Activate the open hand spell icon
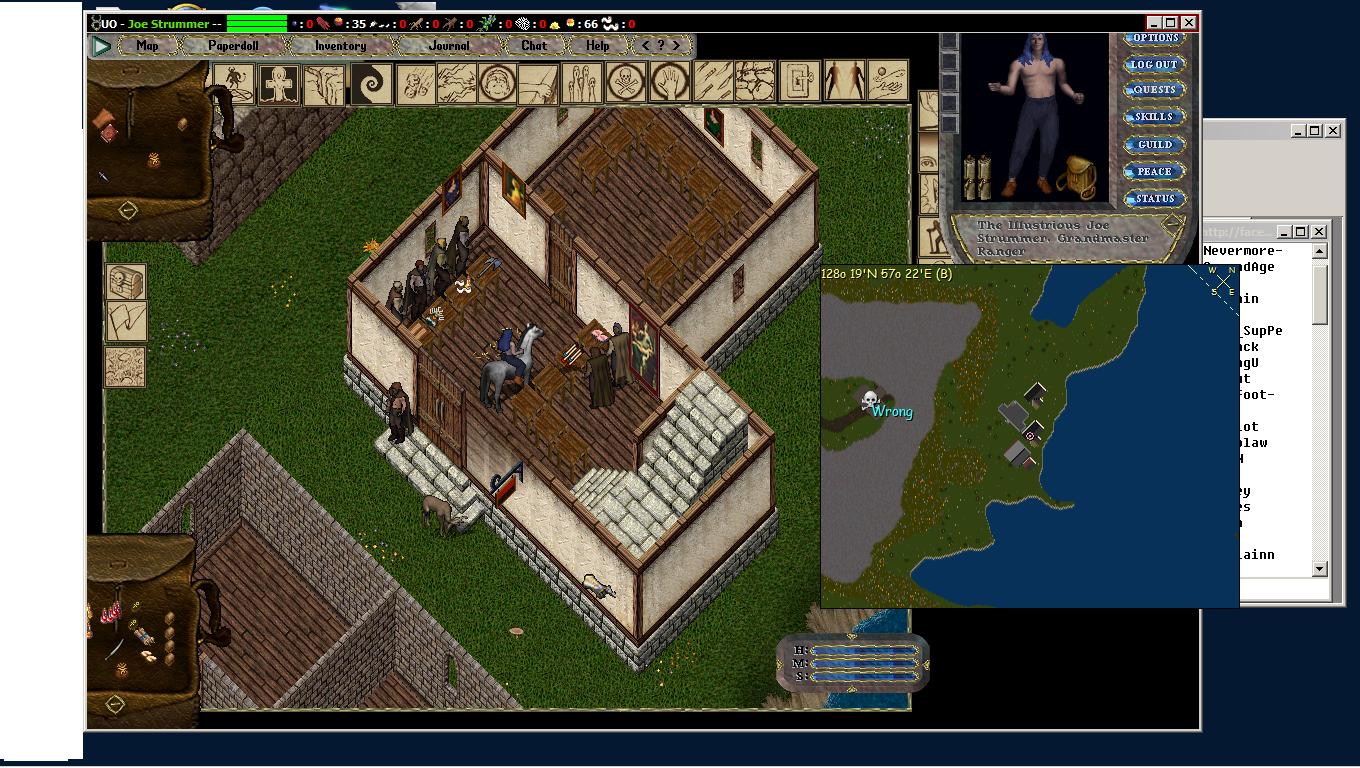Viewport: 1360px width, 768px height. [x=670, y=82]
